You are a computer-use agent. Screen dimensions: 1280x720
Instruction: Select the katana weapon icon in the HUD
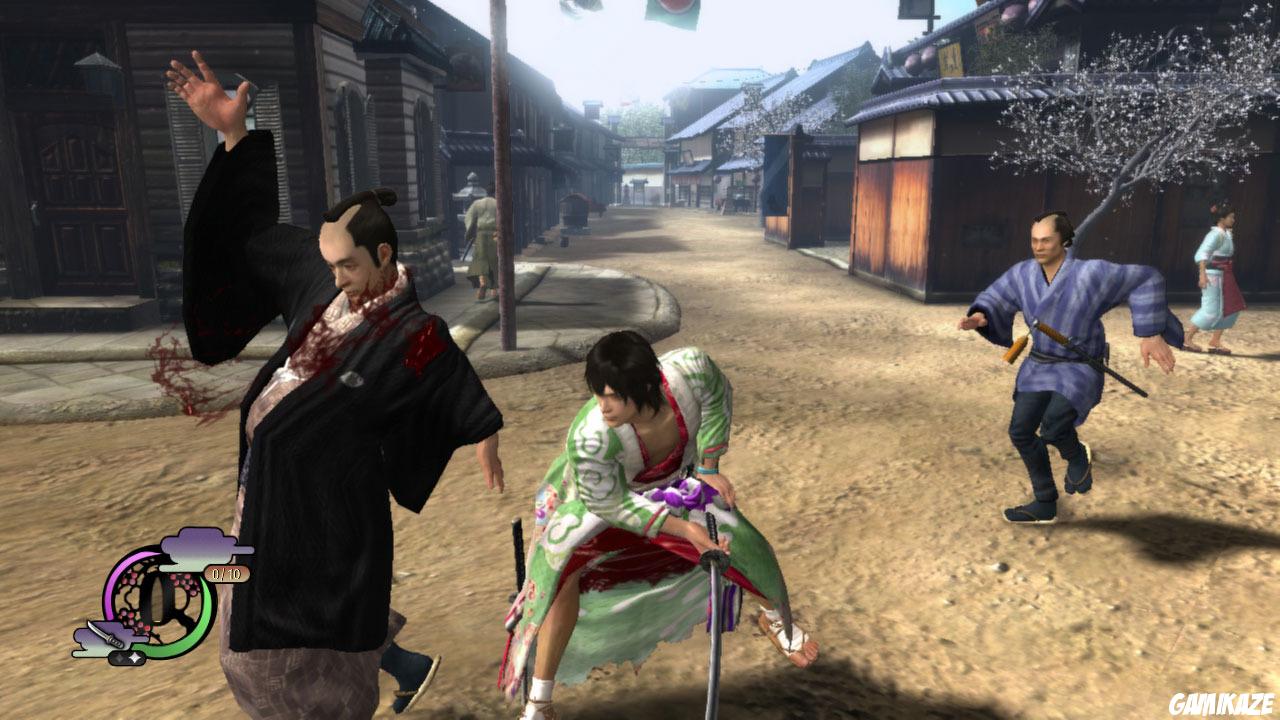[x=107, y=632]
